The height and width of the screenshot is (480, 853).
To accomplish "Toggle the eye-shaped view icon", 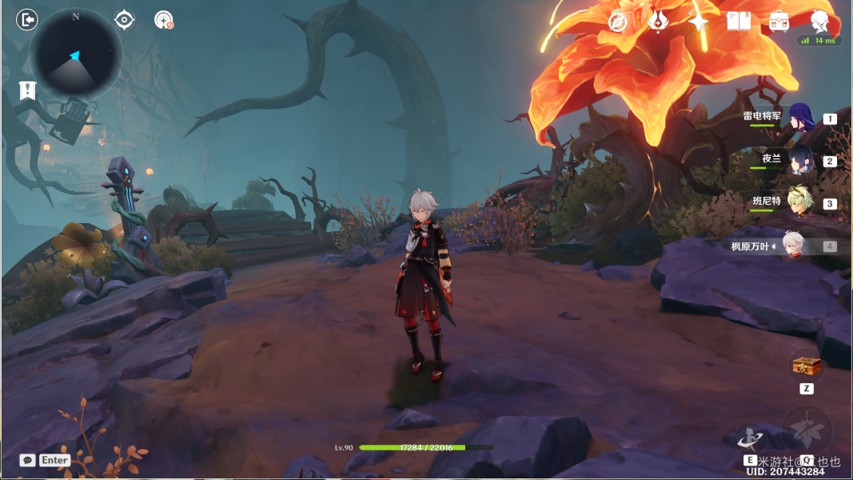I will click(124, 20).
